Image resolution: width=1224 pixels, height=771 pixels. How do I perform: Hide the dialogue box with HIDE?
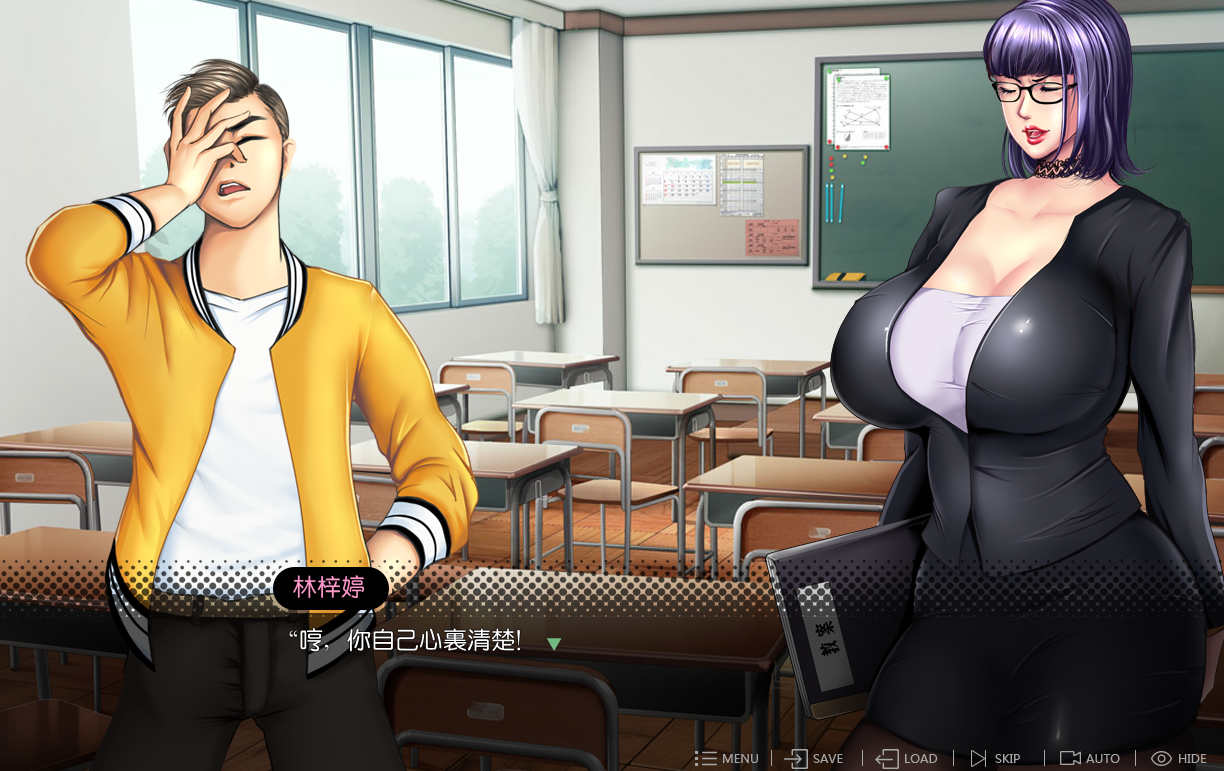pos(1179,758)
